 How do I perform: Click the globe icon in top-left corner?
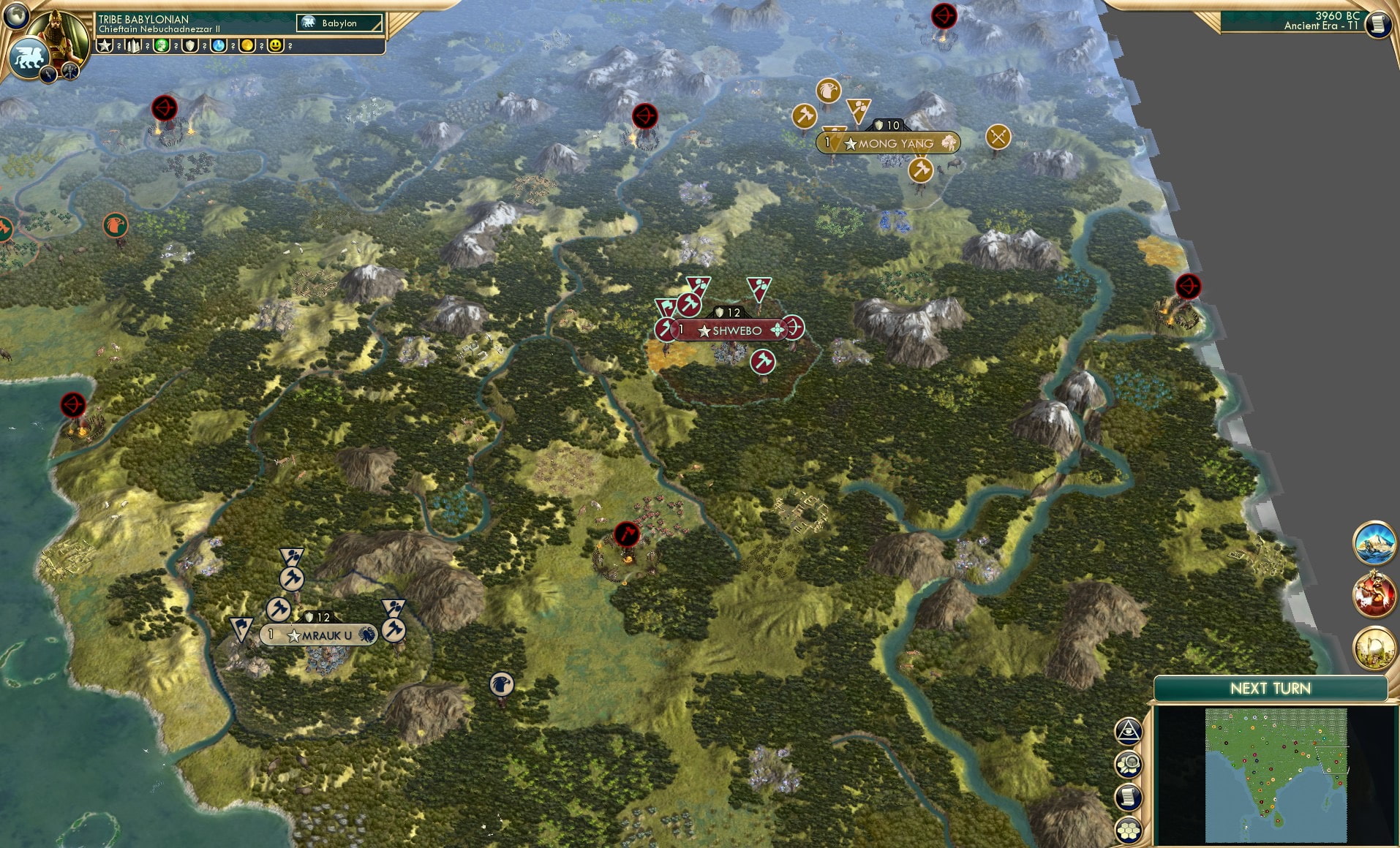(16, 16)
